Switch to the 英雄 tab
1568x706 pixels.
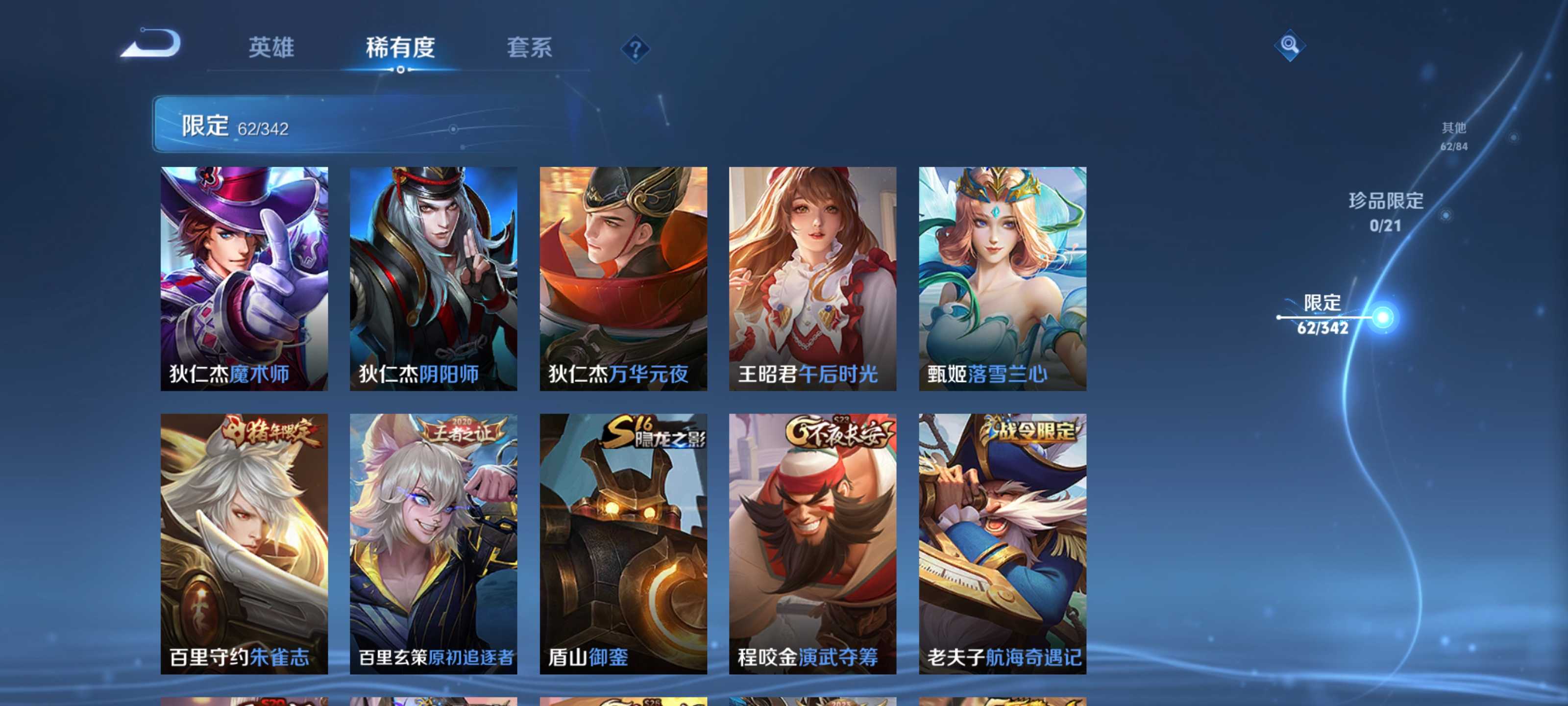point(271,49)
